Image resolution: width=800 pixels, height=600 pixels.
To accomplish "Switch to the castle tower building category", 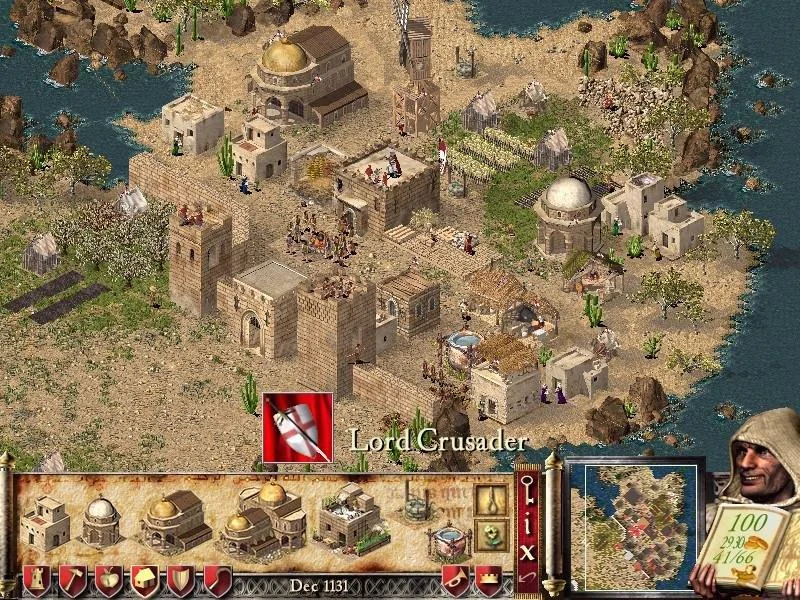I will (x=37, y=581).
